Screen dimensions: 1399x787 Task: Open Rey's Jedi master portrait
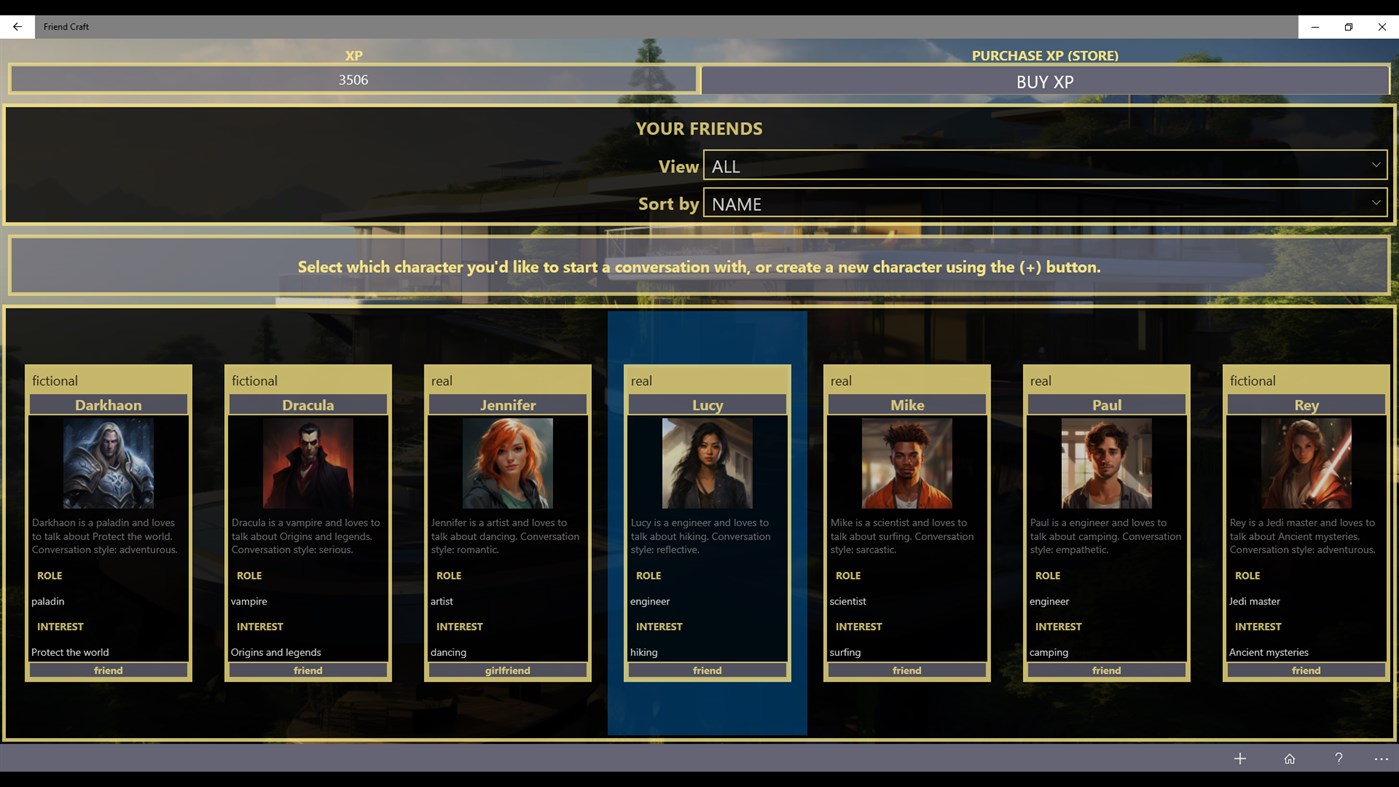point(1306,462)
